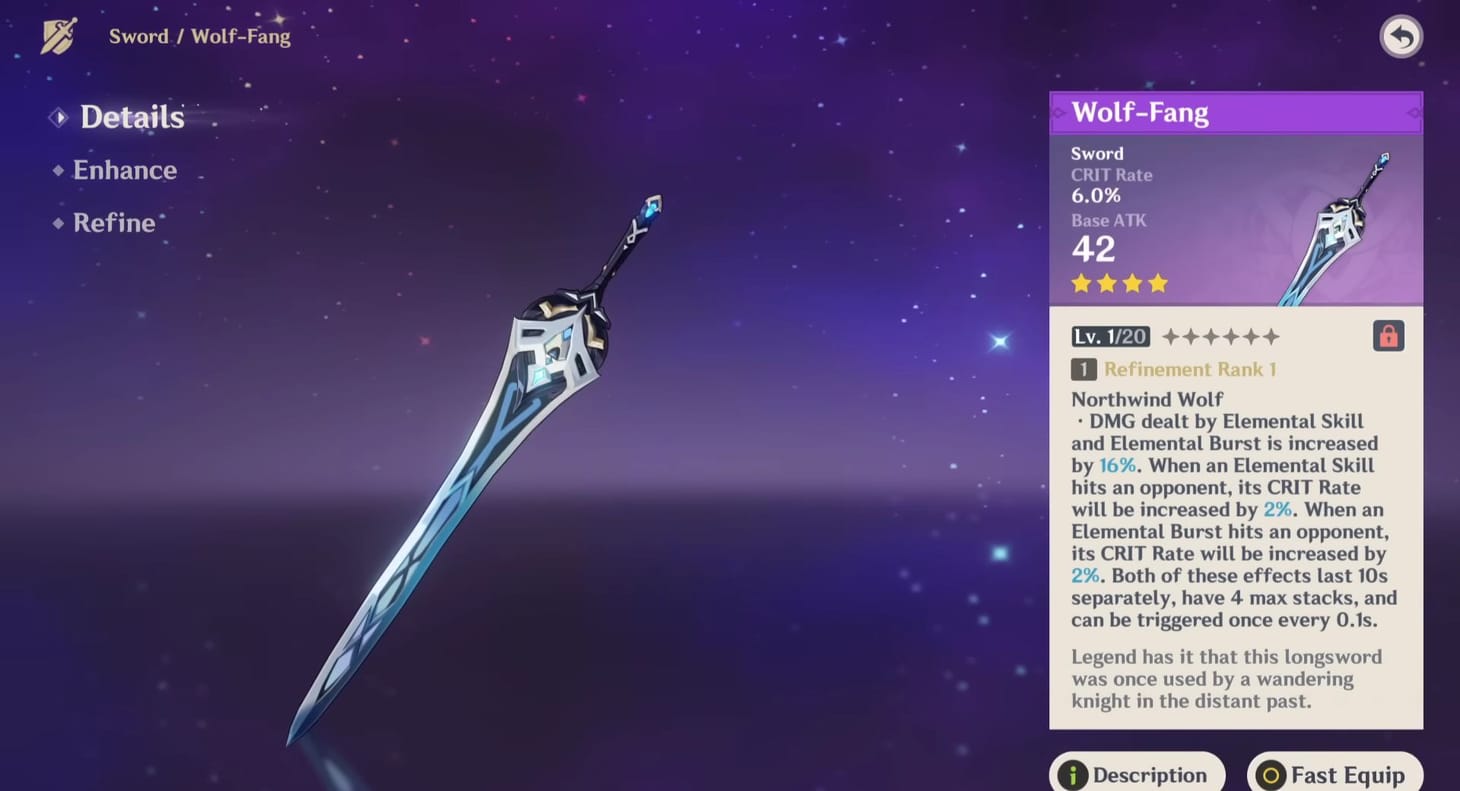Open the Refine tab
1460x791 pixels.
(x=114, y=222)
